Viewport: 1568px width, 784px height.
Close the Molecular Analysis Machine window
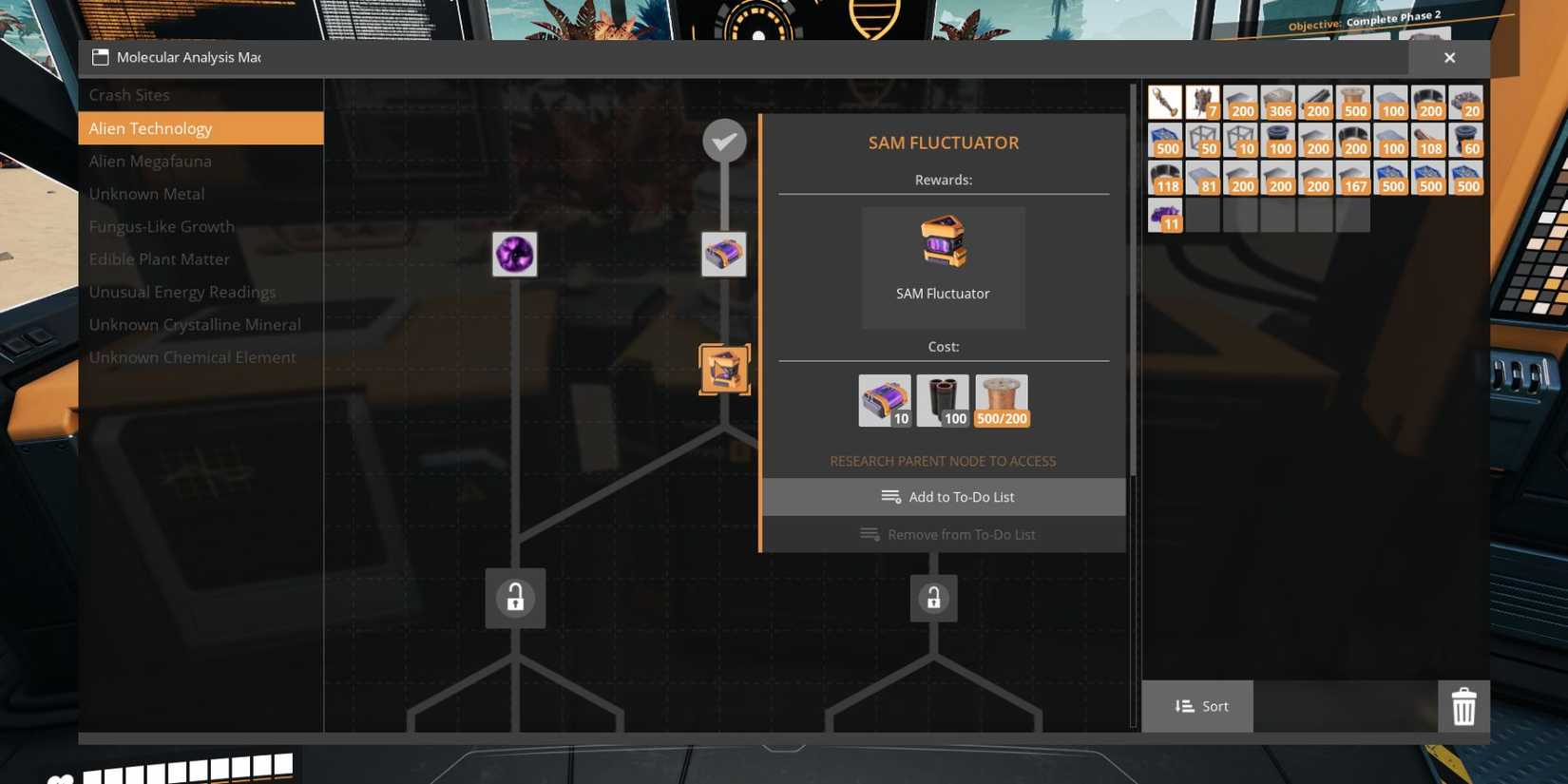(x=1449, y=57)
